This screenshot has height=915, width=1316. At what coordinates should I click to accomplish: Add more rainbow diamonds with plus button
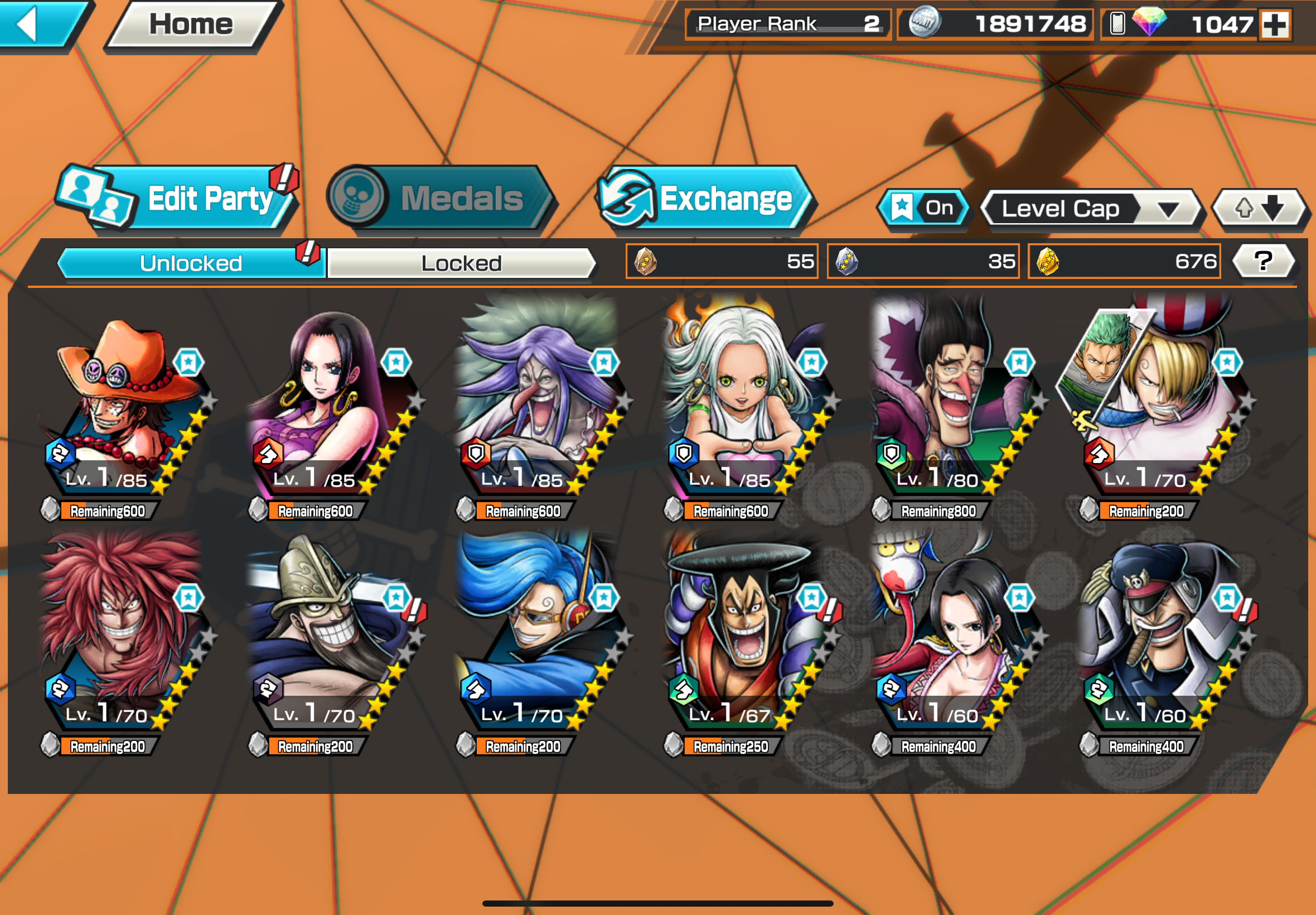click(1275, 25)
